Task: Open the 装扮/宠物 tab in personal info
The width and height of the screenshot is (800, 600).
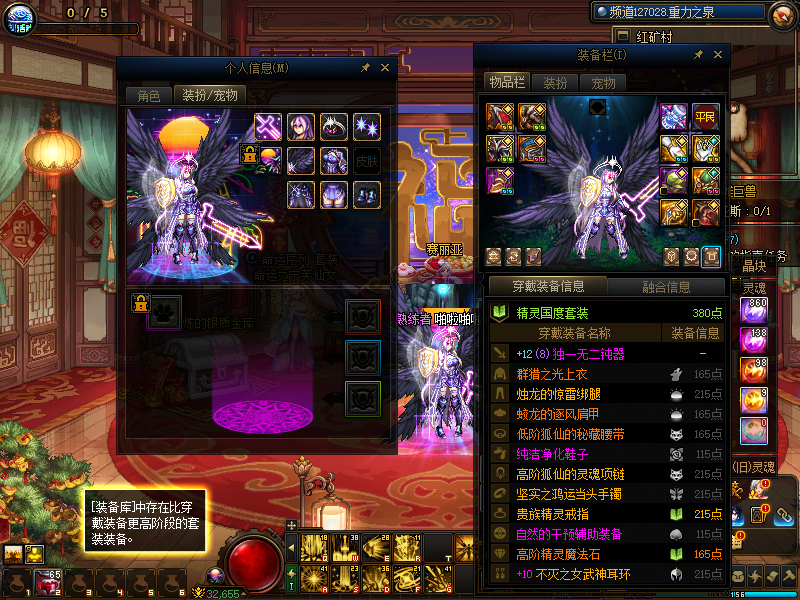Action: point(209,96)
